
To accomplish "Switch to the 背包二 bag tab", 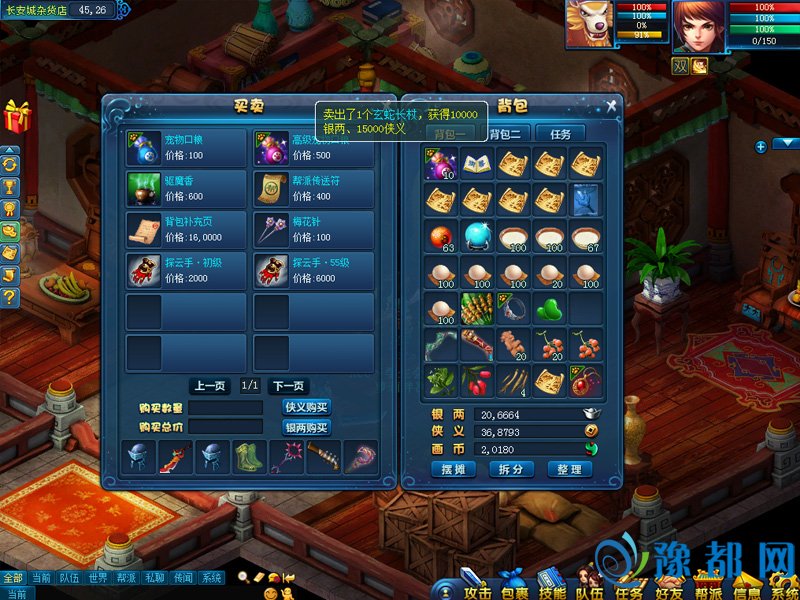I will 507,134.
